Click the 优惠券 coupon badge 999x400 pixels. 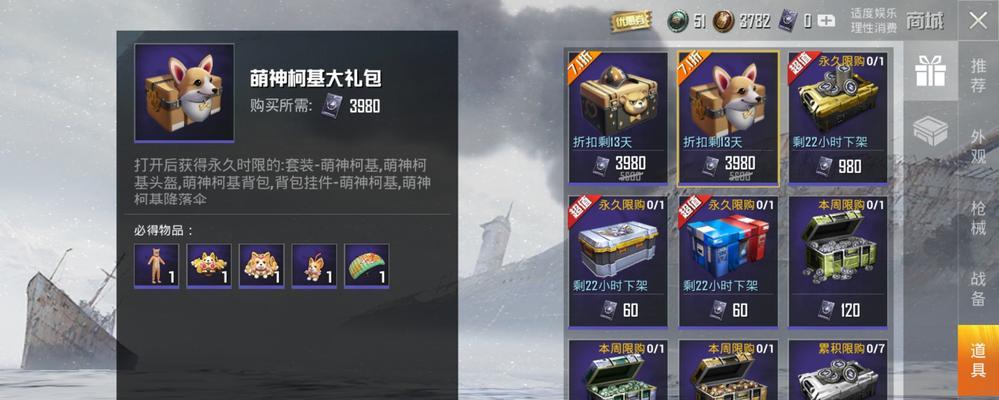(630, 20)
